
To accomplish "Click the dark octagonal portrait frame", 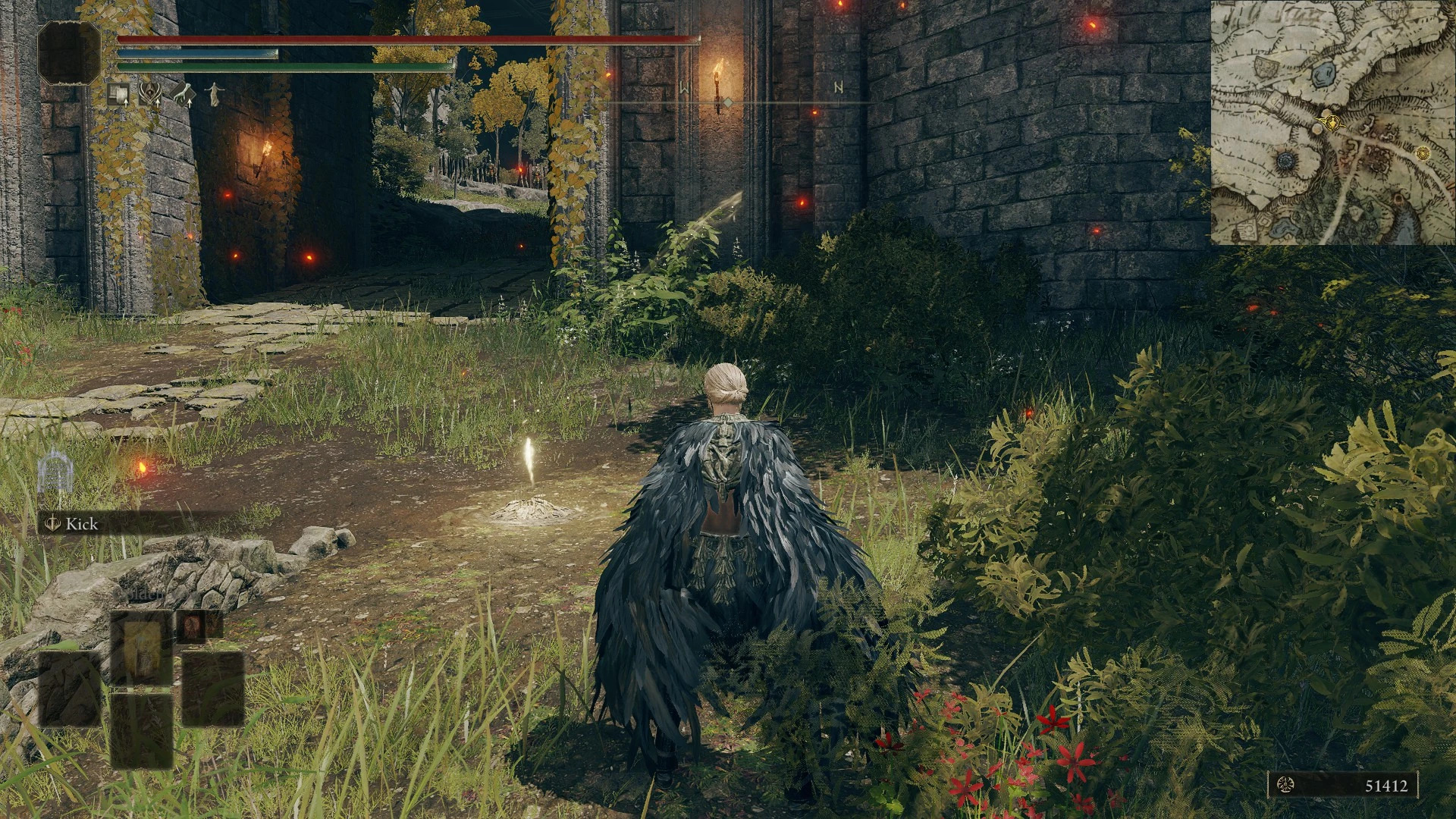I will pyautogui.click(x=70, y=52).
